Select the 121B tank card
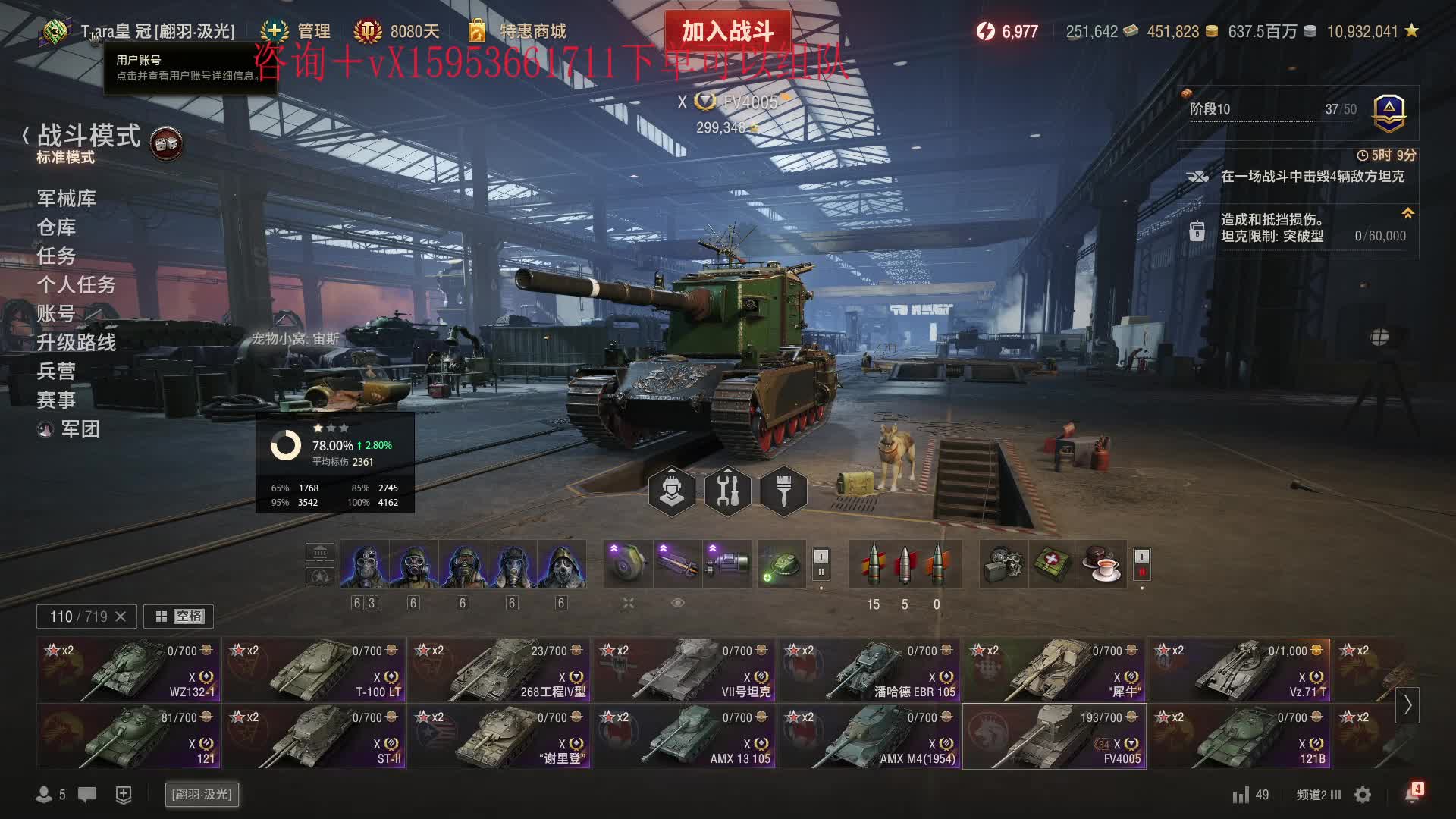The width and height of the screenshot is (1456, 819). tap(1239, 736)
